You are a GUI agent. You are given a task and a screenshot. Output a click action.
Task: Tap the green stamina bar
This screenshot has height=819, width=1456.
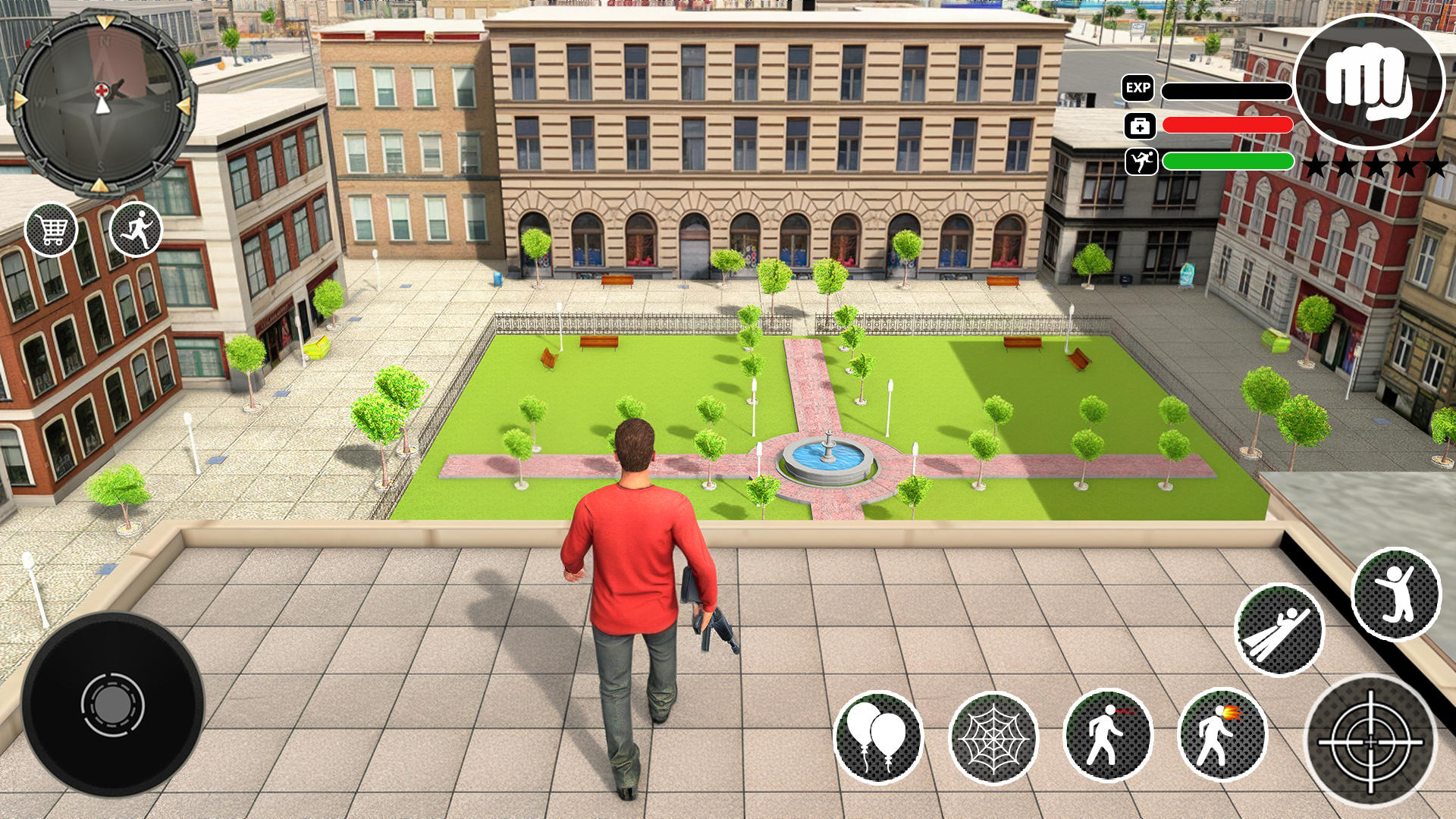point(1228,161)
